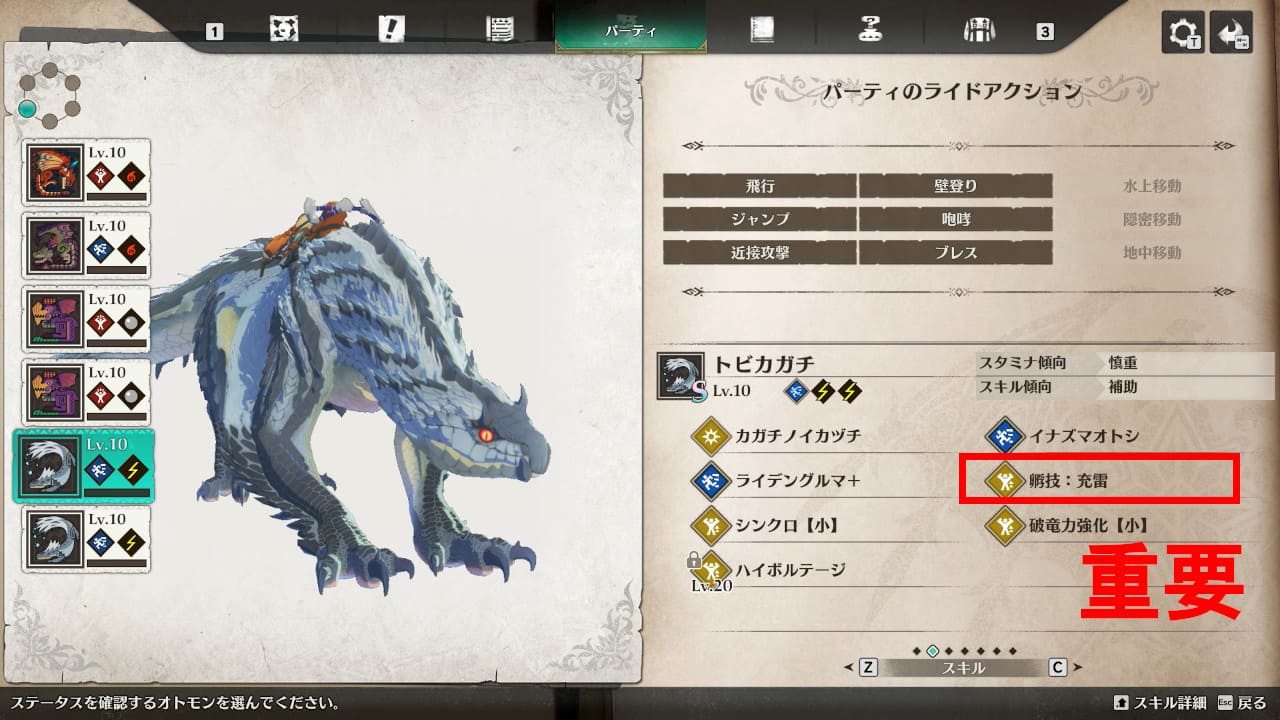1280x720 pixels.
Task: Select the locked ハイボルテージ skill
Action: pos(790,570)
